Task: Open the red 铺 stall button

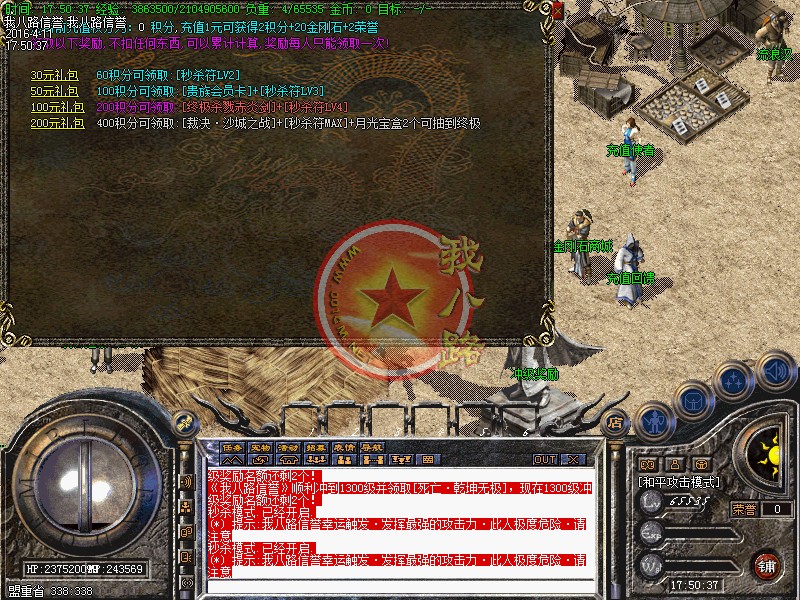Action: click(767, 563)
